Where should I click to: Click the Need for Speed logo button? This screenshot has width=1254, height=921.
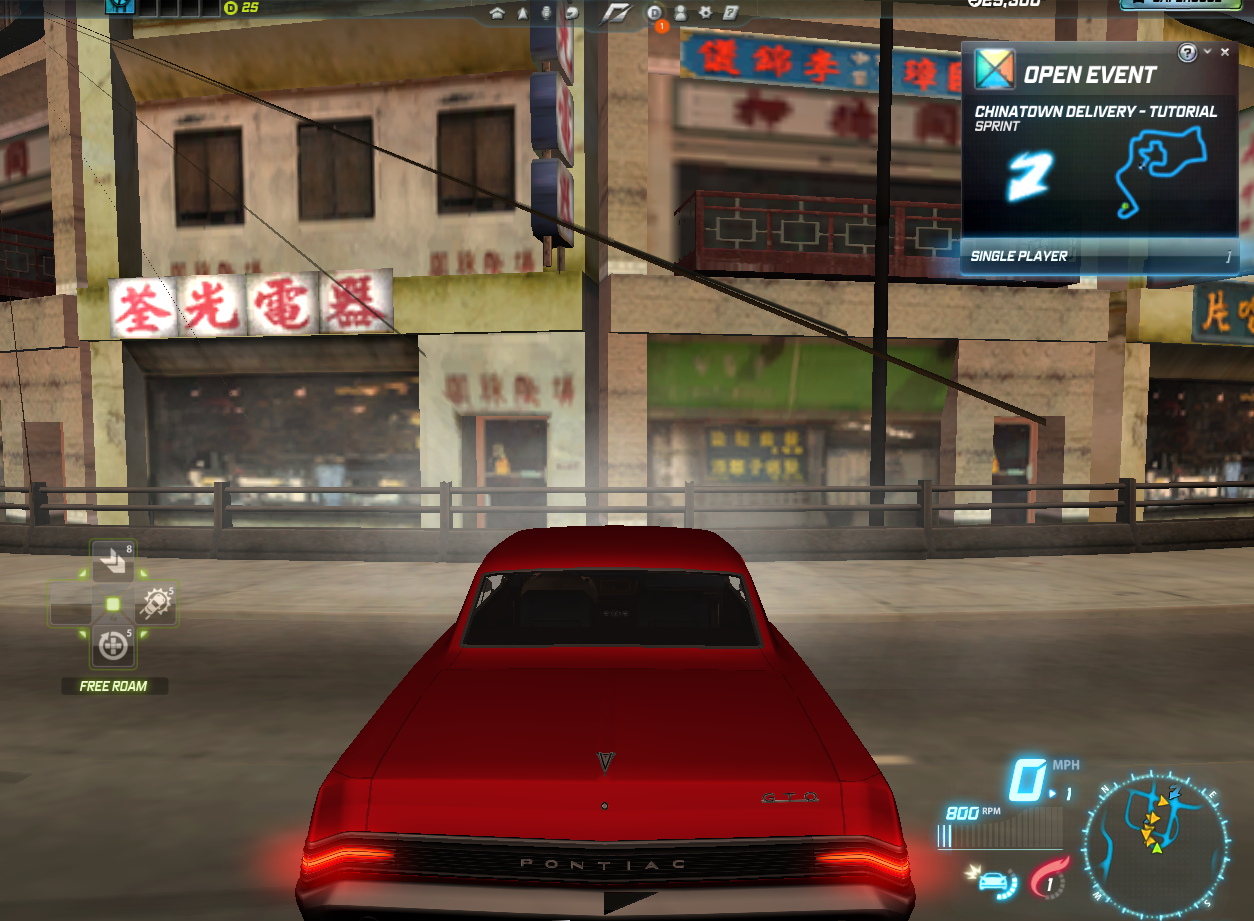tap(613, 13)
